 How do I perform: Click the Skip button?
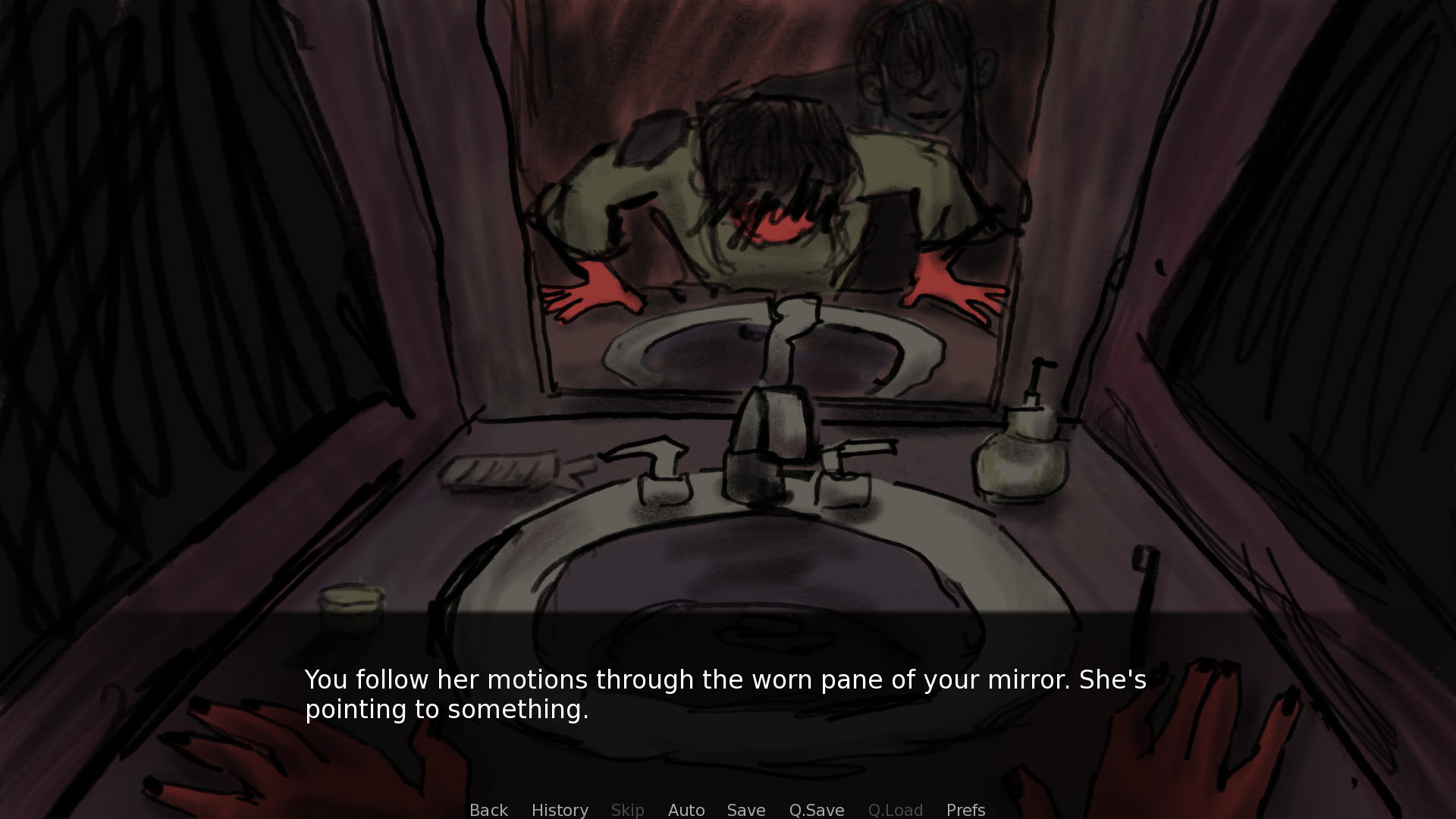click(x=627, y=810)
